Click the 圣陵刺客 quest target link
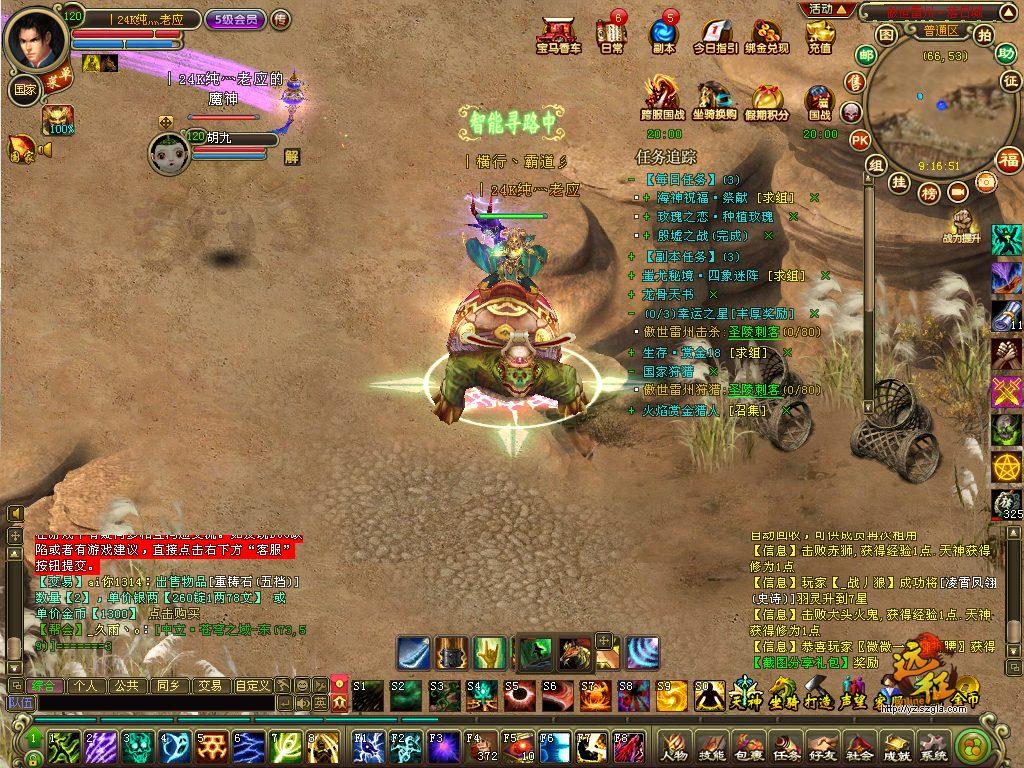This screenshot has height=768, width=1024. click(753, 332)
